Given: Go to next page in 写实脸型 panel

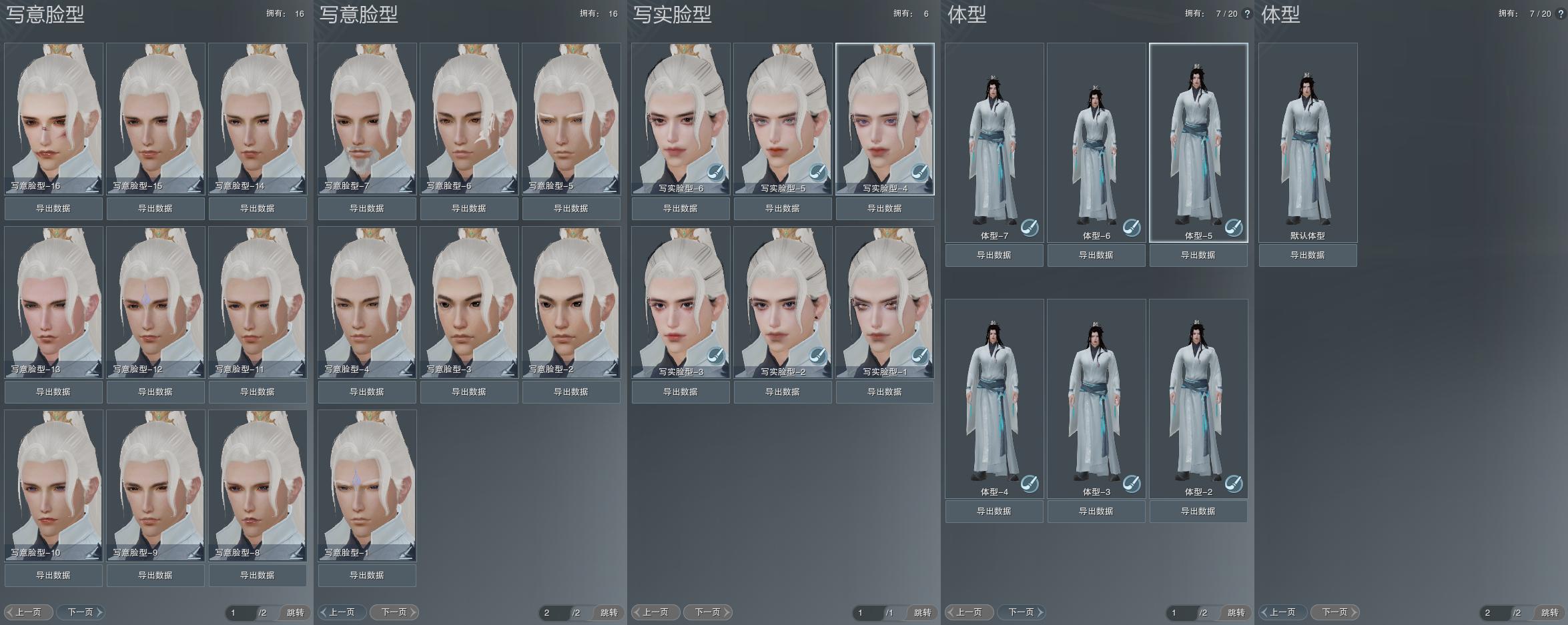Looking at the screenshot, I should [x=709, y=612].
